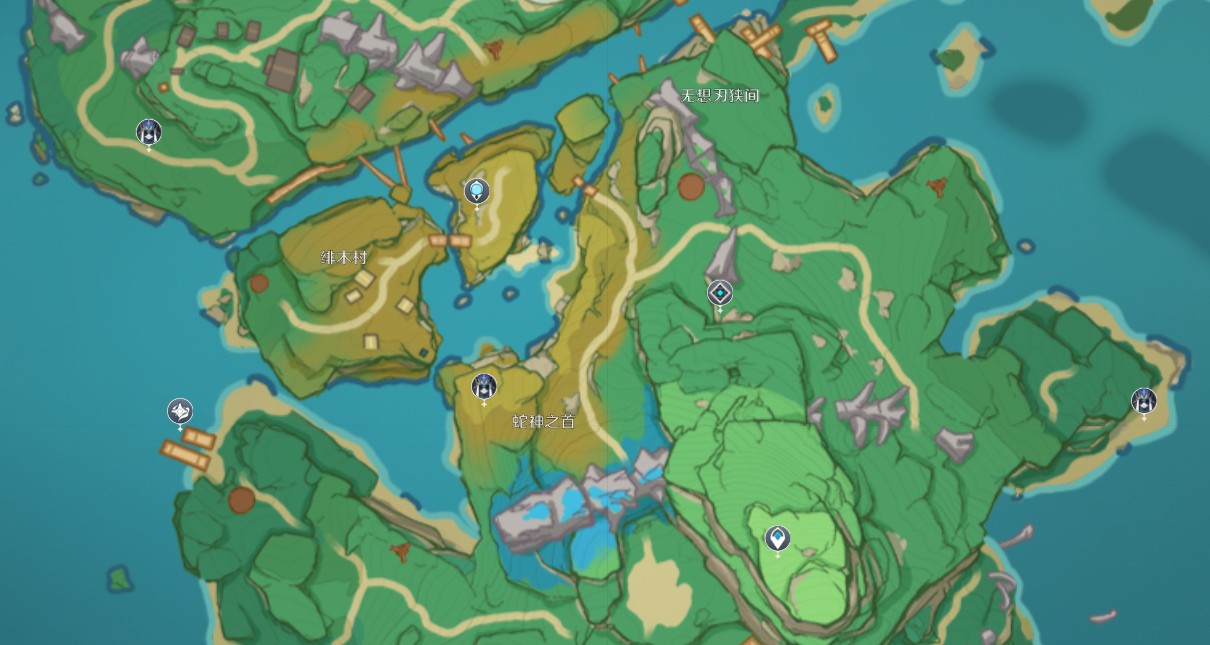1210x645 pixels.
Task: Select the dark blue marker beside 蛇神之首
Action: 484,385
